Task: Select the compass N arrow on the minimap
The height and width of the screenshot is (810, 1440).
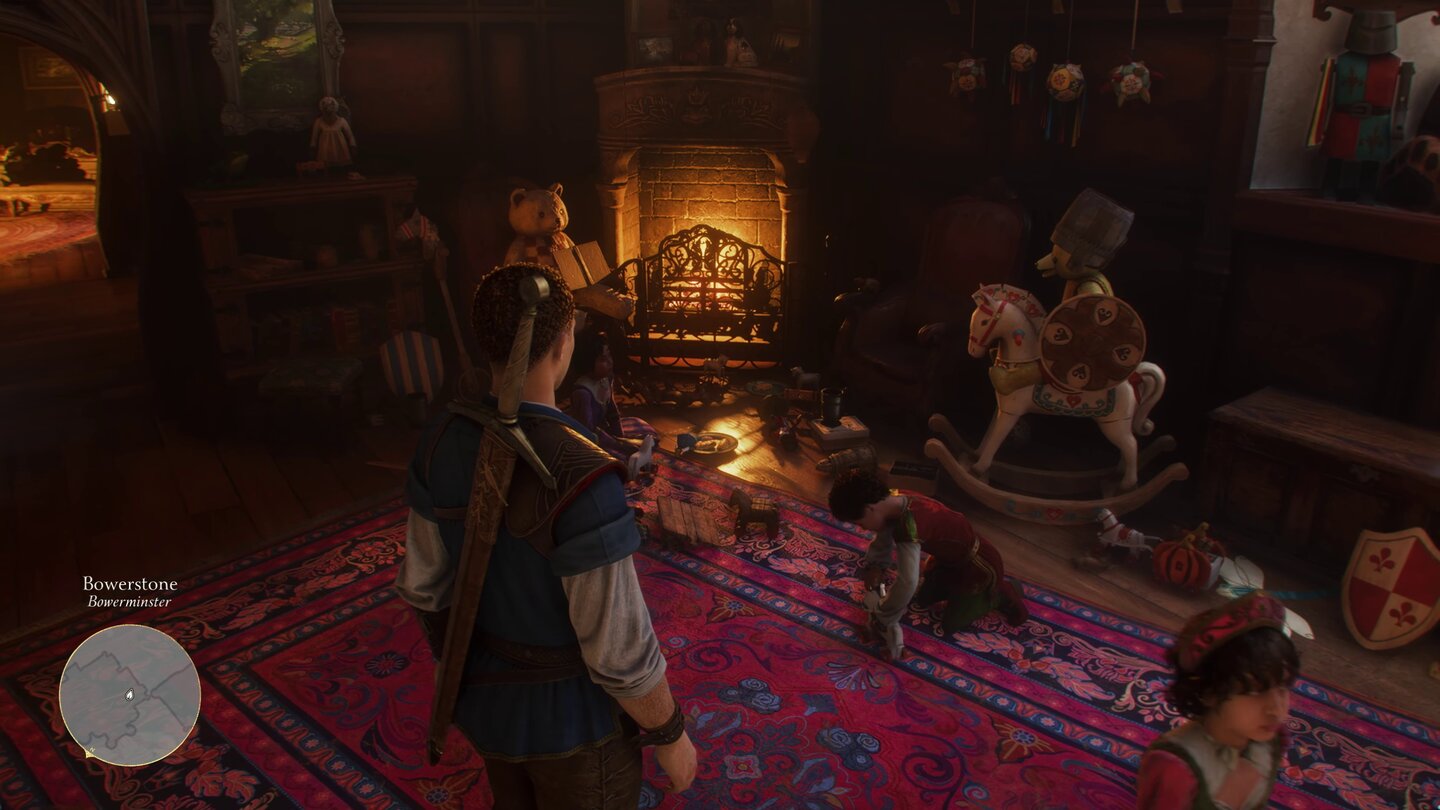Action: 88,751
